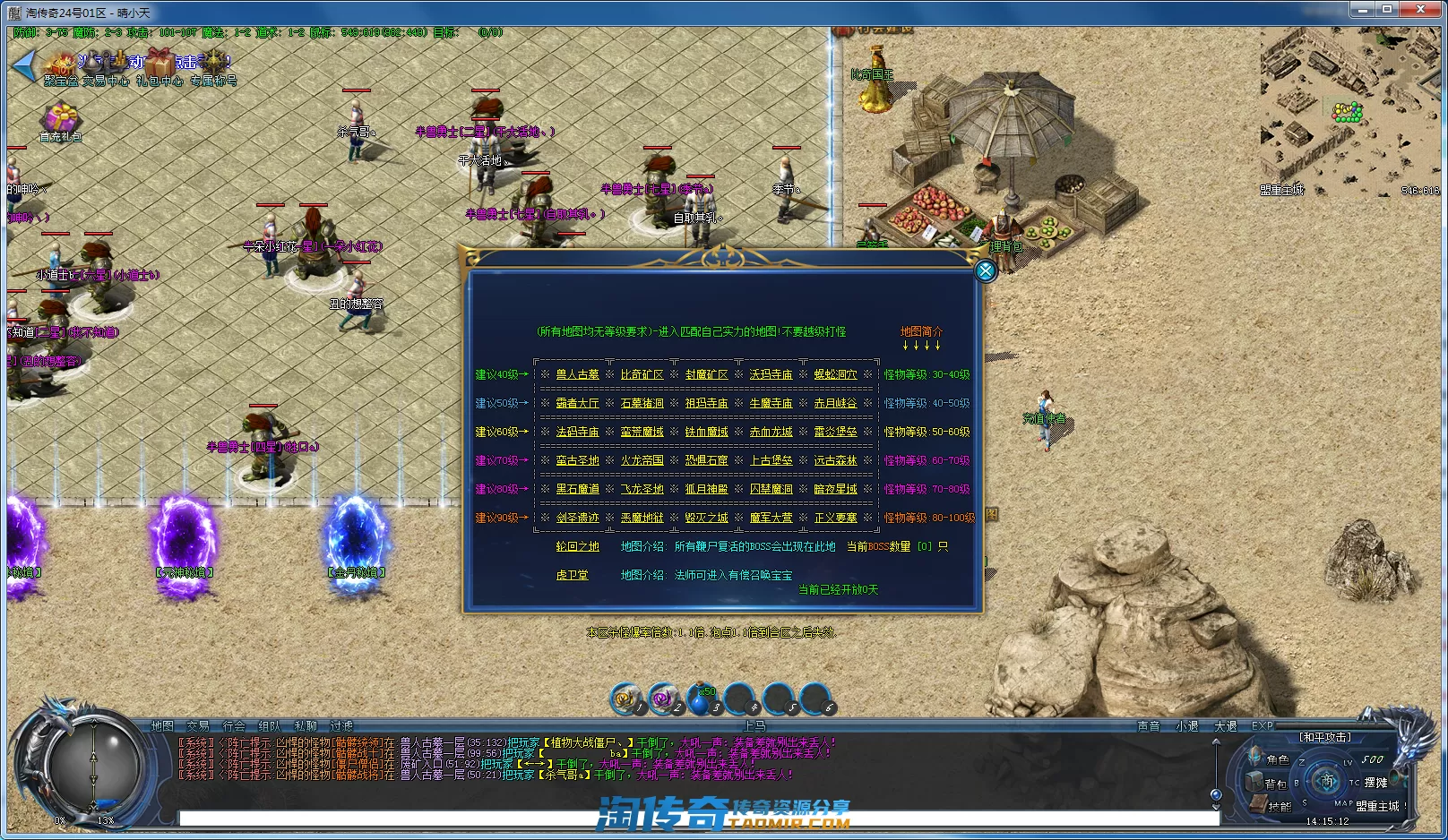Teleport to 兽人古墓 map
Viewport: 1448px width, 840px height.
(577, 374)
